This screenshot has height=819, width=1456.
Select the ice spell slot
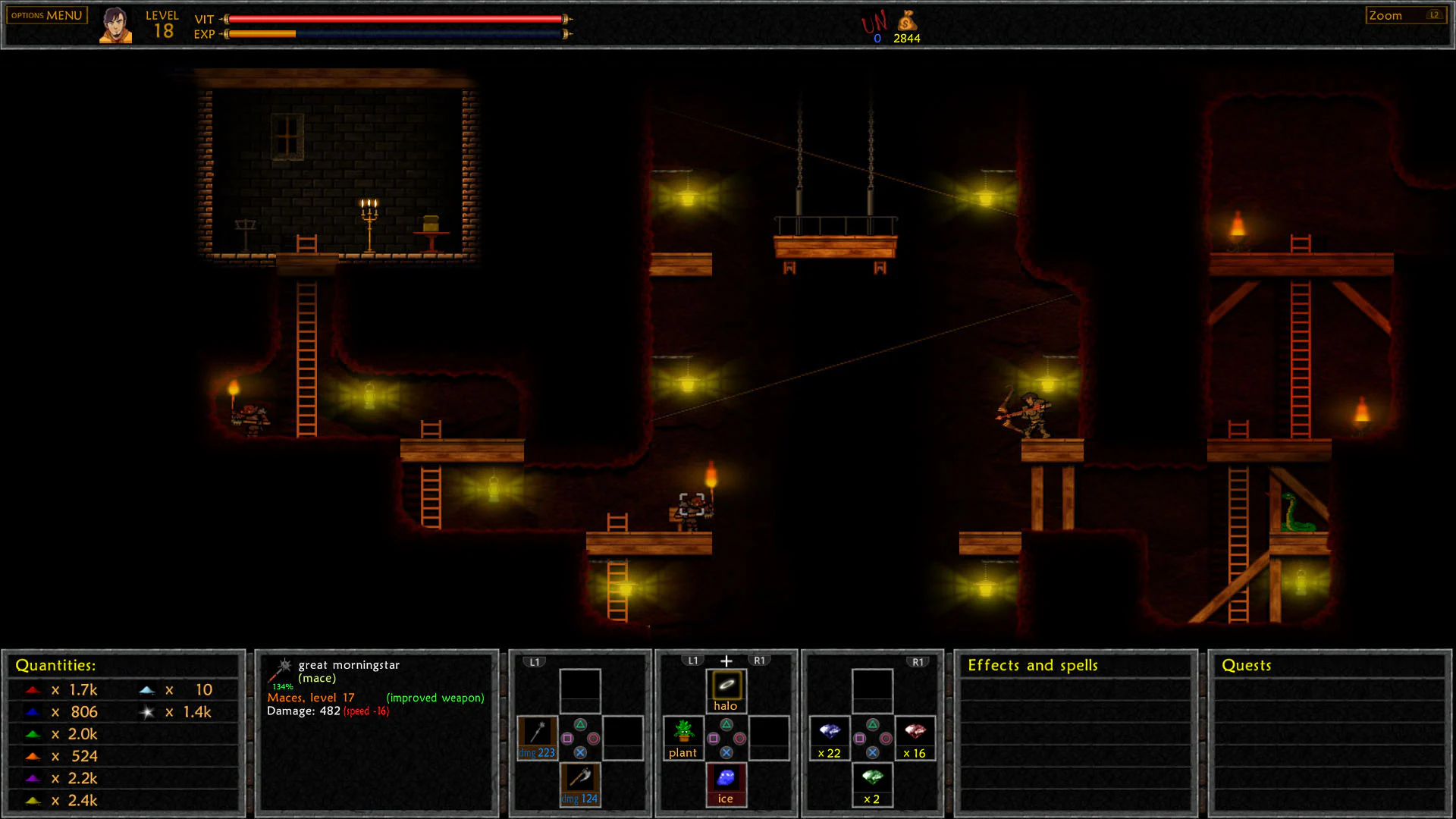tap(726, 783)
